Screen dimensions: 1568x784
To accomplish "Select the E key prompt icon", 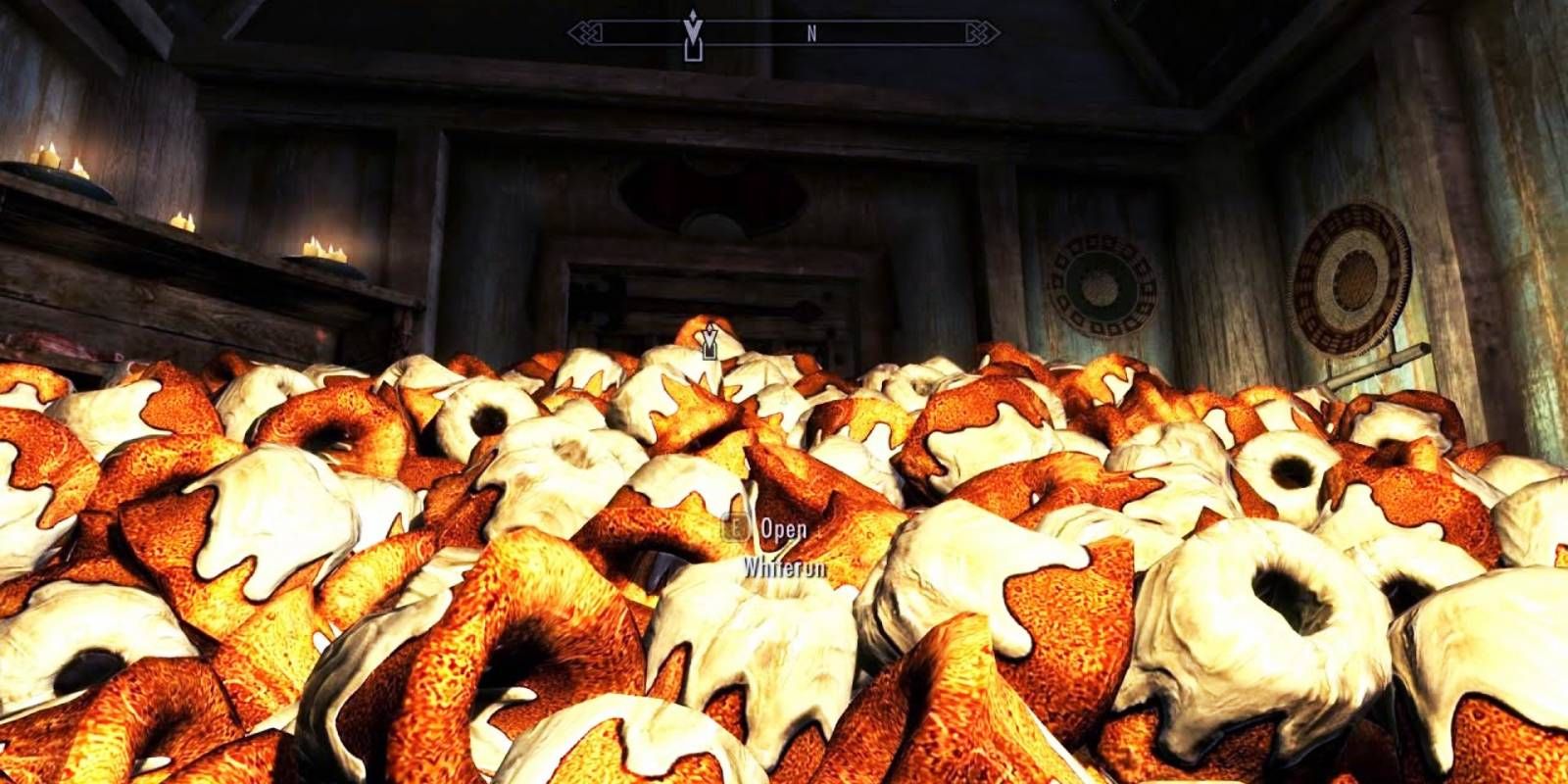I will pyautogui.click(x=735, y=530).
